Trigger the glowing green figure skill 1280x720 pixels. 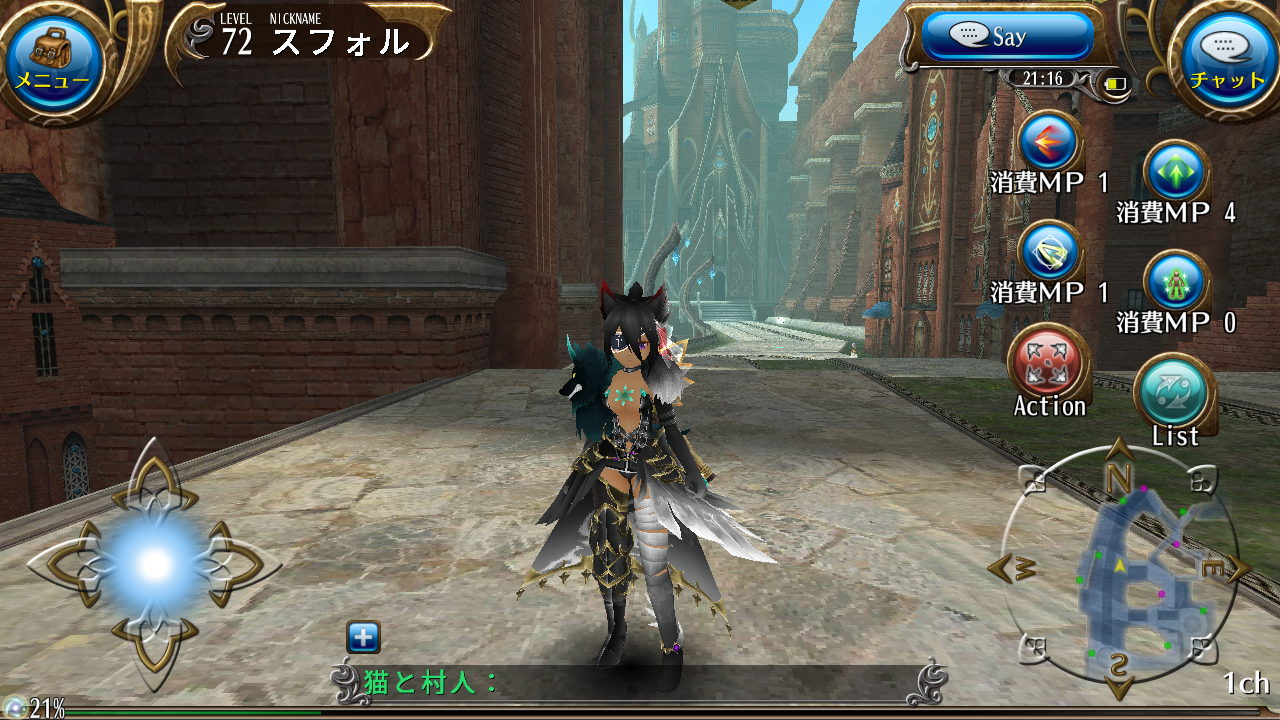click(x=1176, y=282)
